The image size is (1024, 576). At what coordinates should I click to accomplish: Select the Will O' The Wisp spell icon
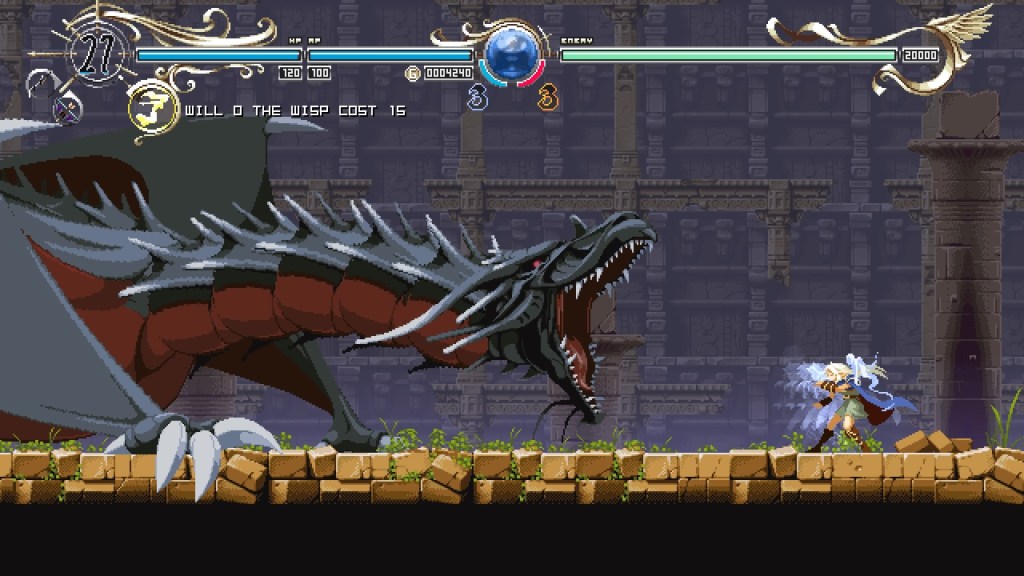(151, 110)
